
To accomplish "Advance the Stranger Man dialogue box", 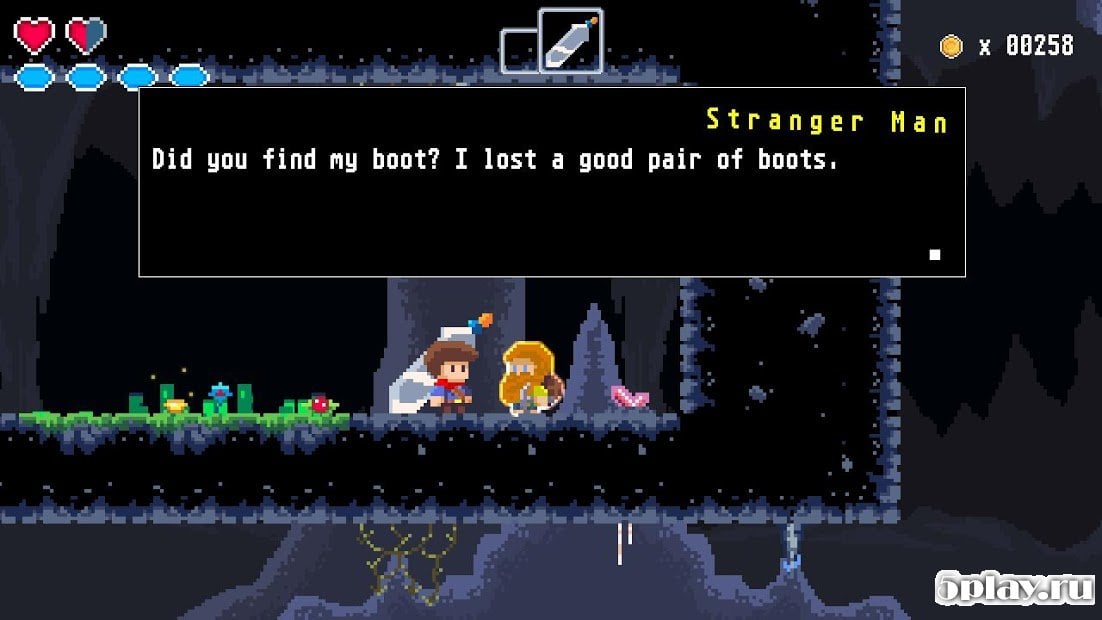I will (551, 182).
